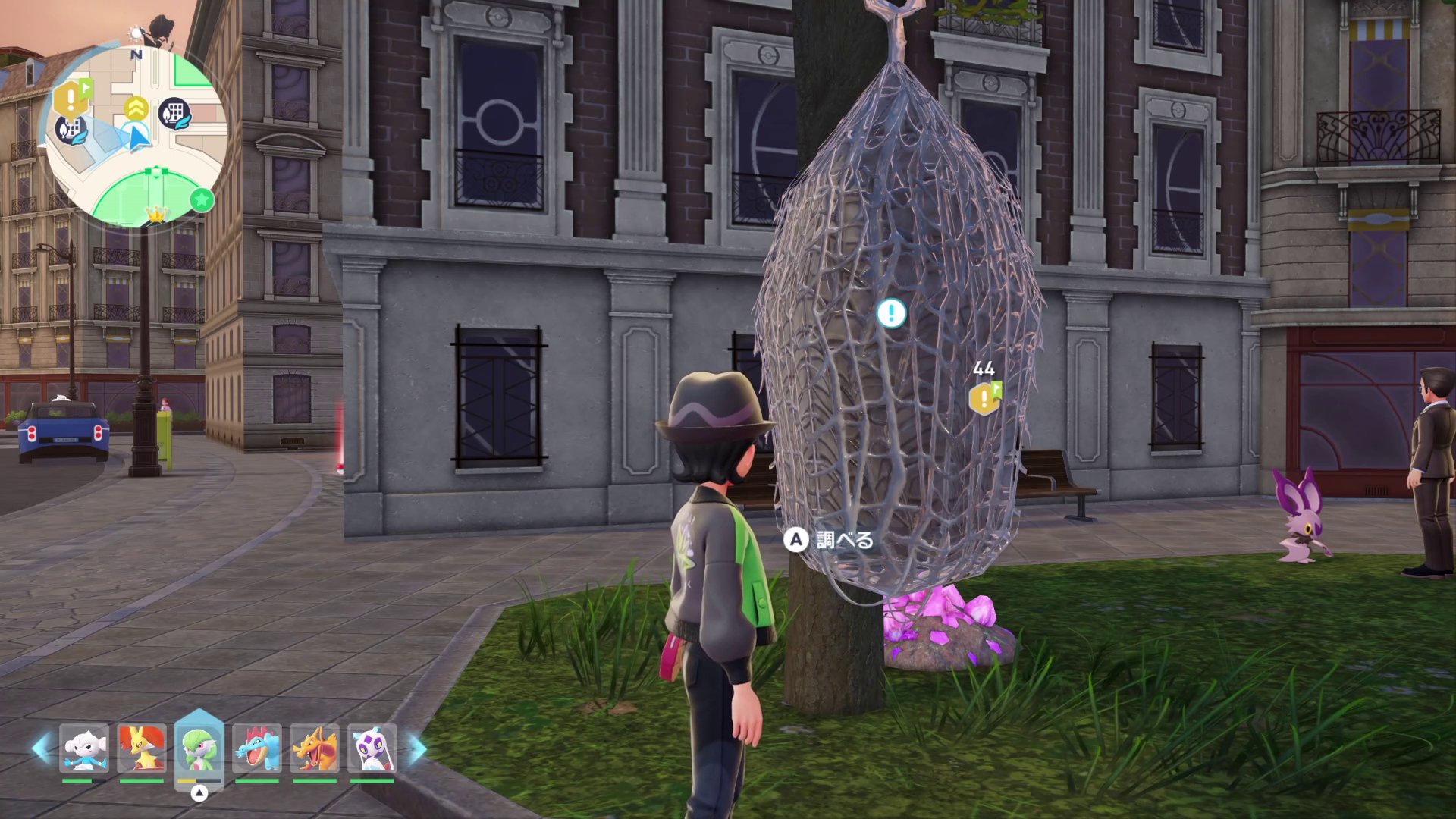Switch to Feraligatr in the party
The width and height of the screenshot is (1456, 819).
click(x=257, y=749)
